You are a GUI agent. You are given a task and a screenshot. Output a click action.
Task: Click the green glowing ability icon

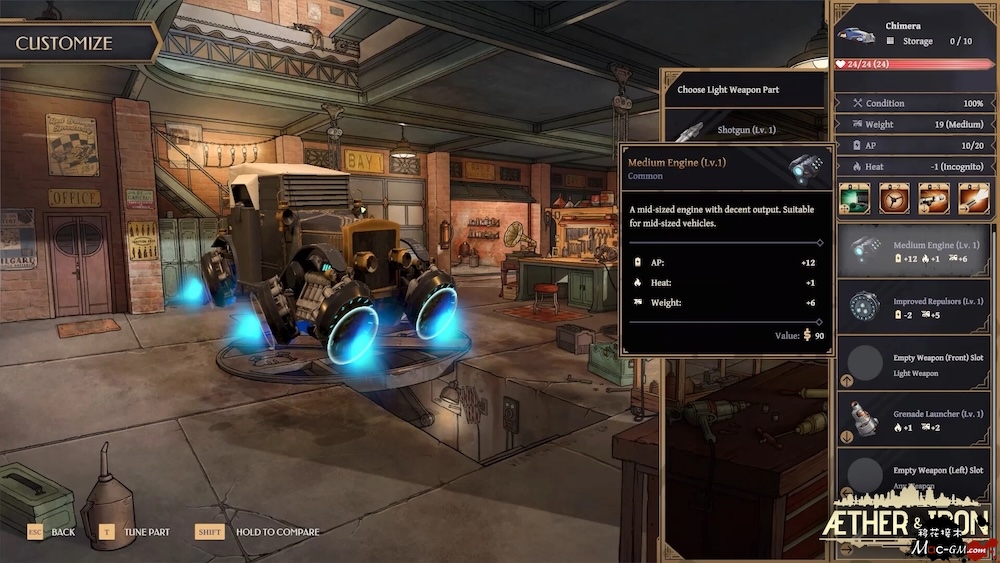coord(853,198)
